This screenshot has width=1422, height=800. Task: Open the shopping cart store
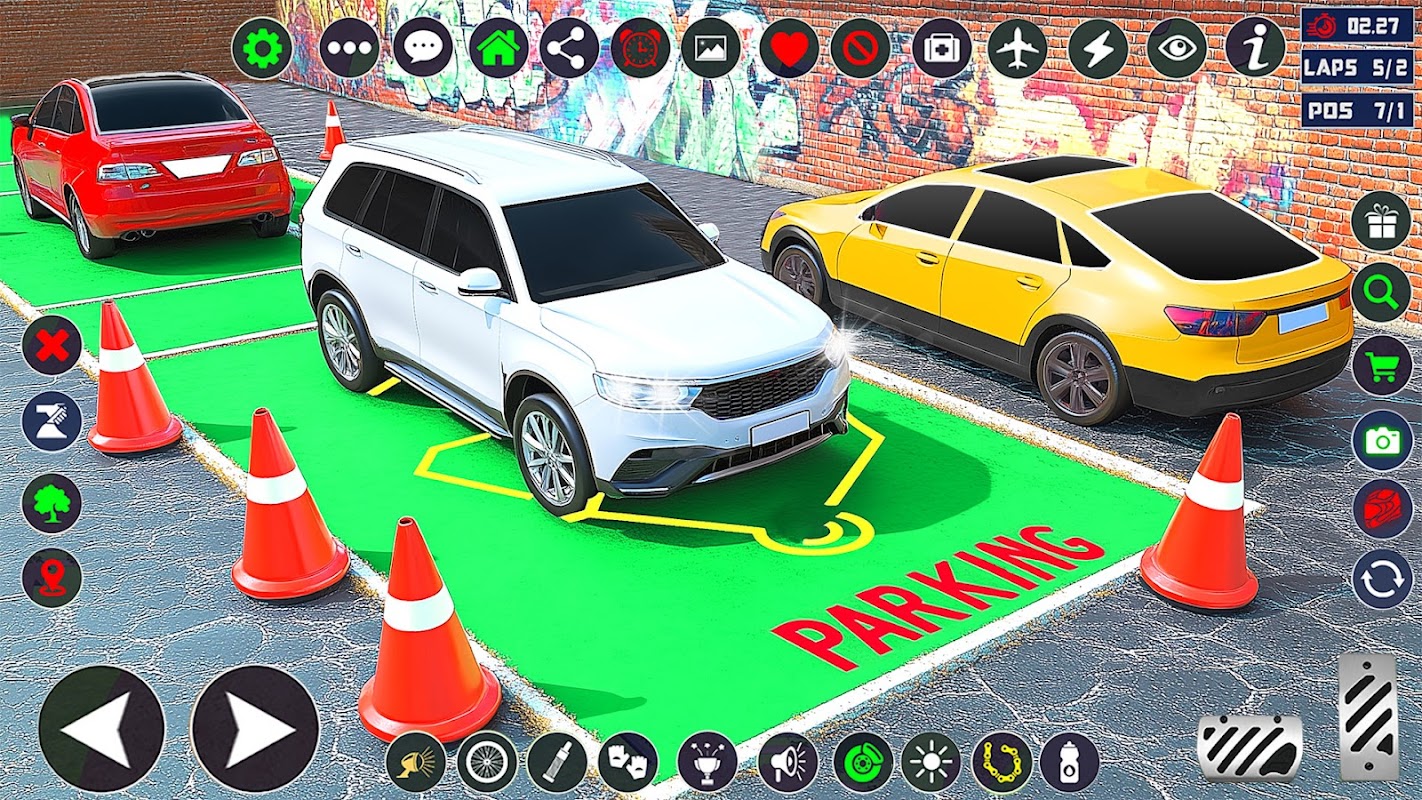click(x=1381, y=366)
